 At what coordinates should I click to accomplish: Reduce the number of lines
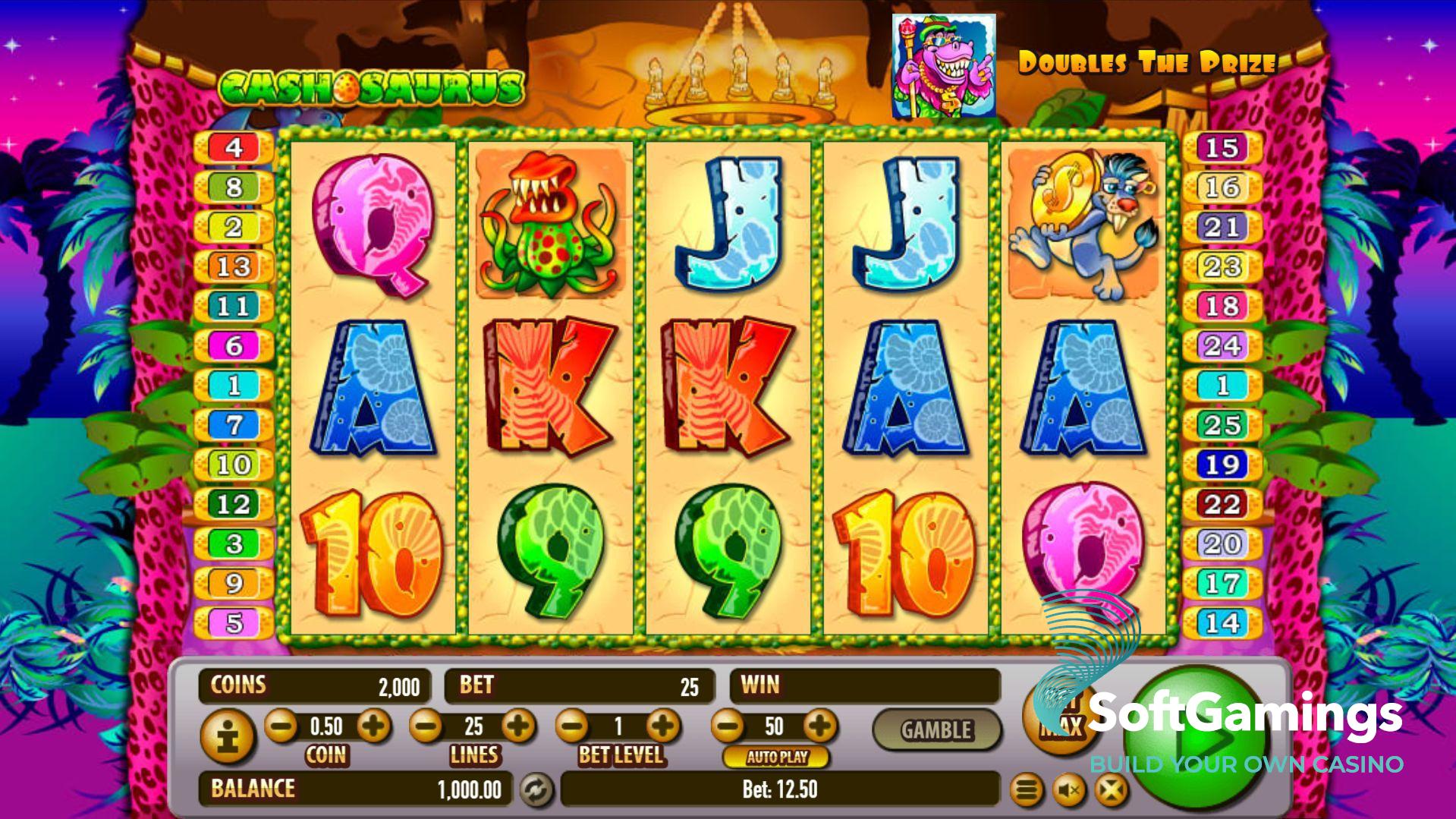426,726
